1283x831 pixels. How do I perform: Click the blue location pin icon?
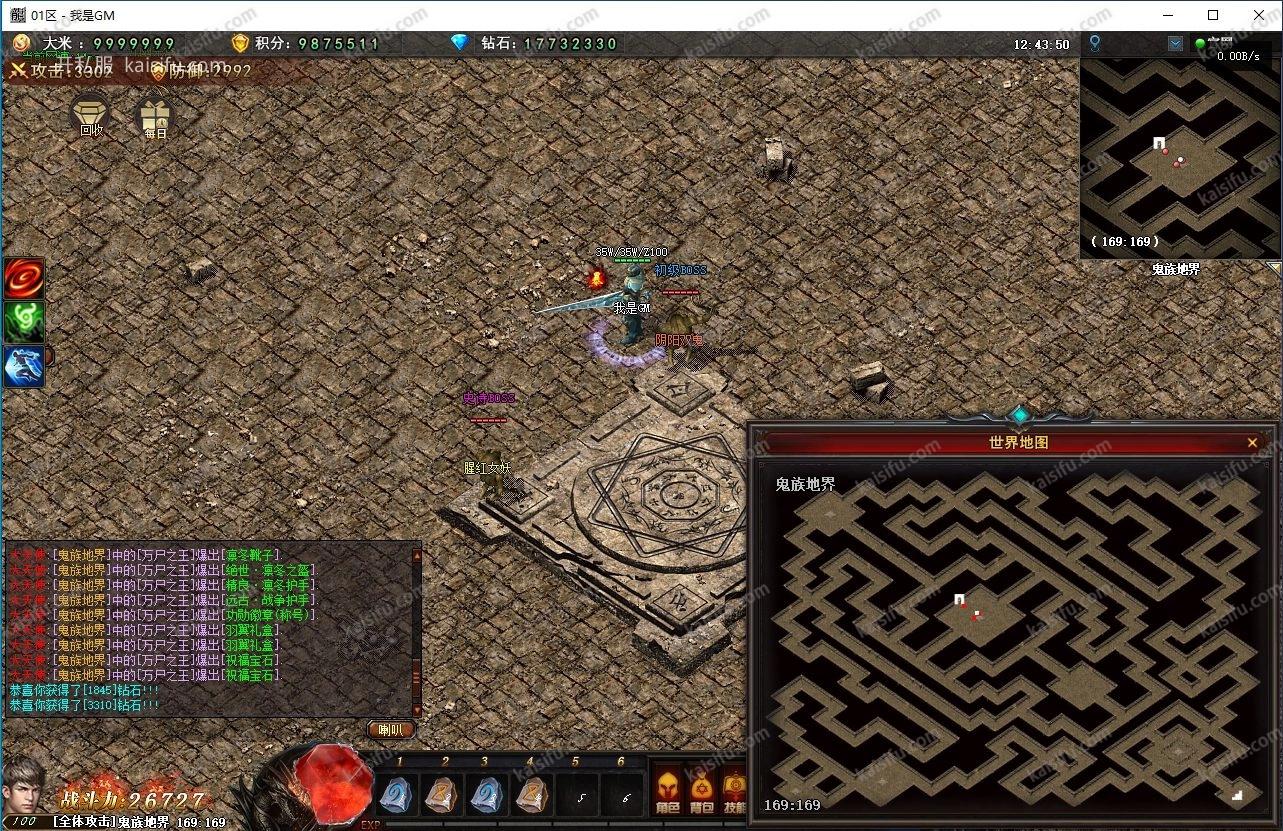tap(1095, 43)
